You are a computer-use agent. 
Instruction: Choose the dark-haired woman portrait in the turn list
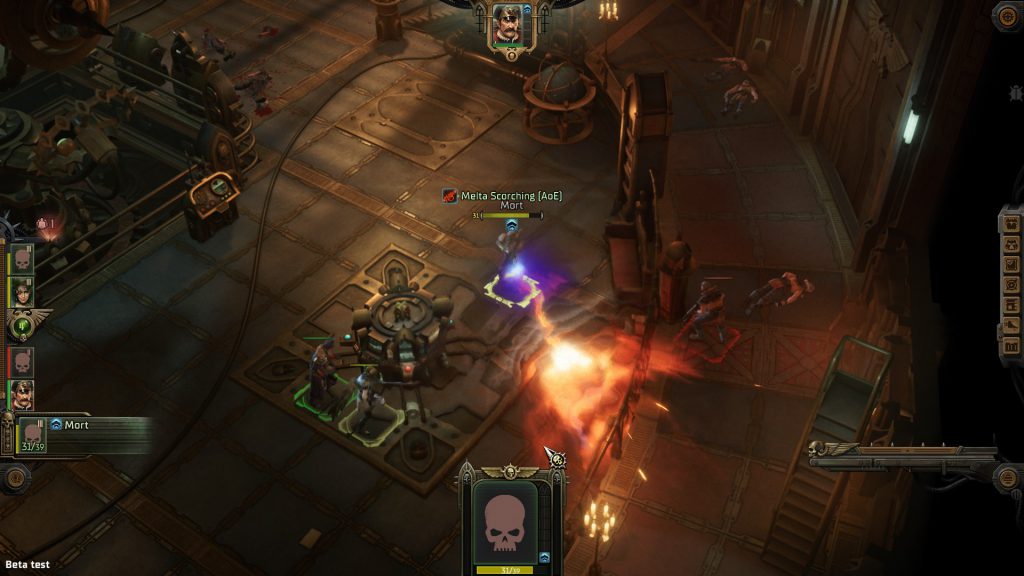coord(23,291)
